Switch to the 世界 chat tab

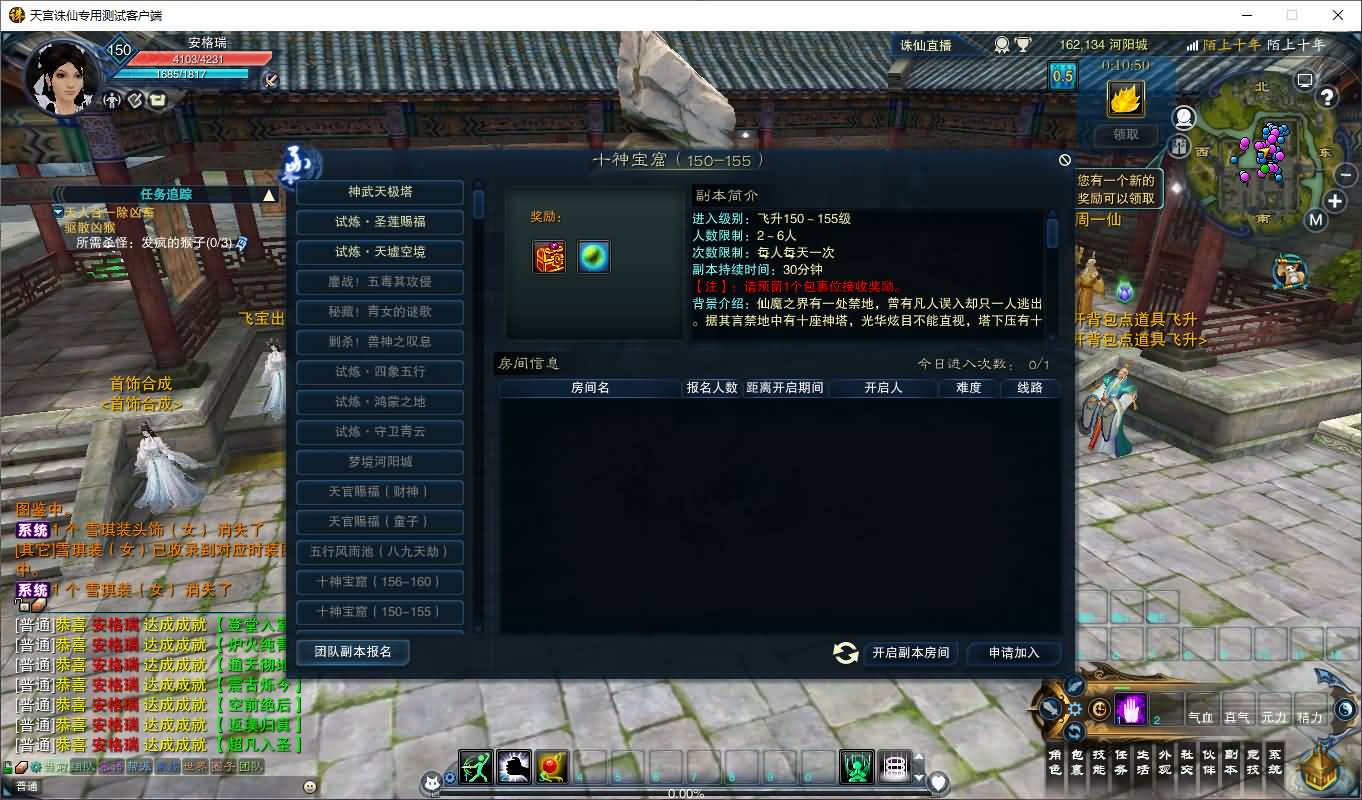pyautogui.click(x=194, y=766)
